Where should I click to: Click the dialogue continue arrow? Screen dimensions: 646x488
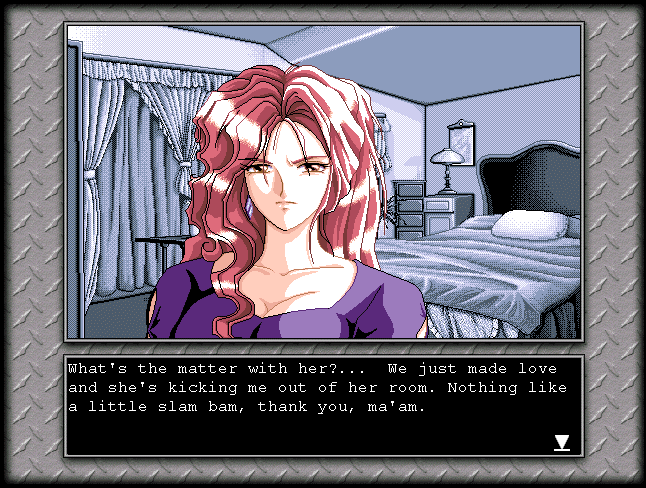coord(562,442)
